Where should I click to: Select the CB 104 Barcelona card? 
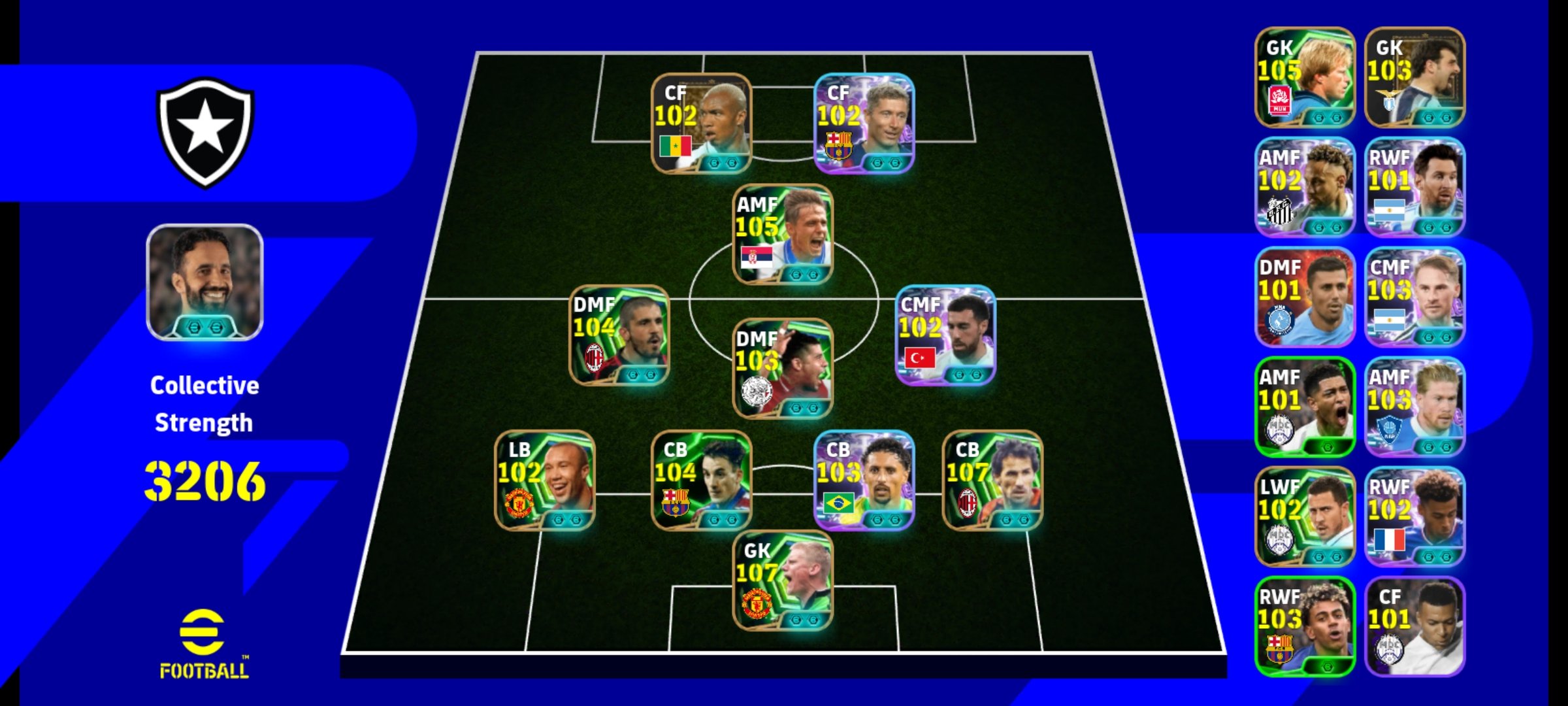[x=702, y=480]
